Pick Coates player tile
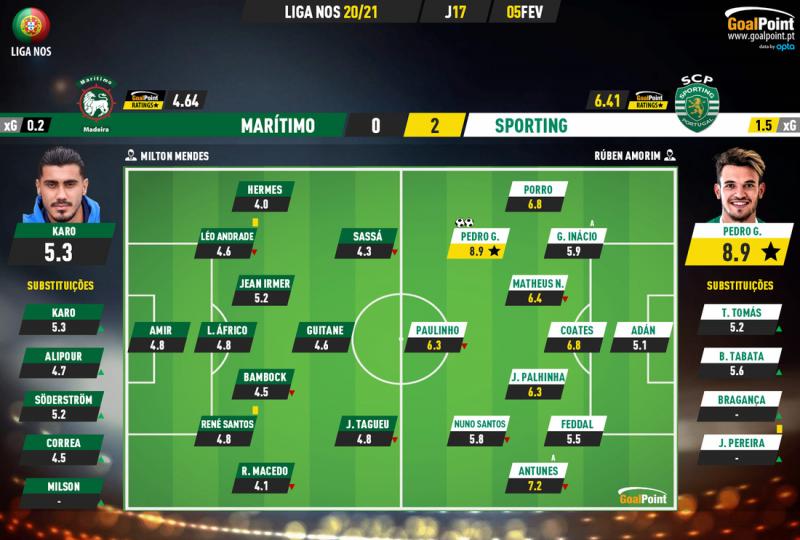Image resolution: width=800 pixels, height=540 pixels. 578,338
